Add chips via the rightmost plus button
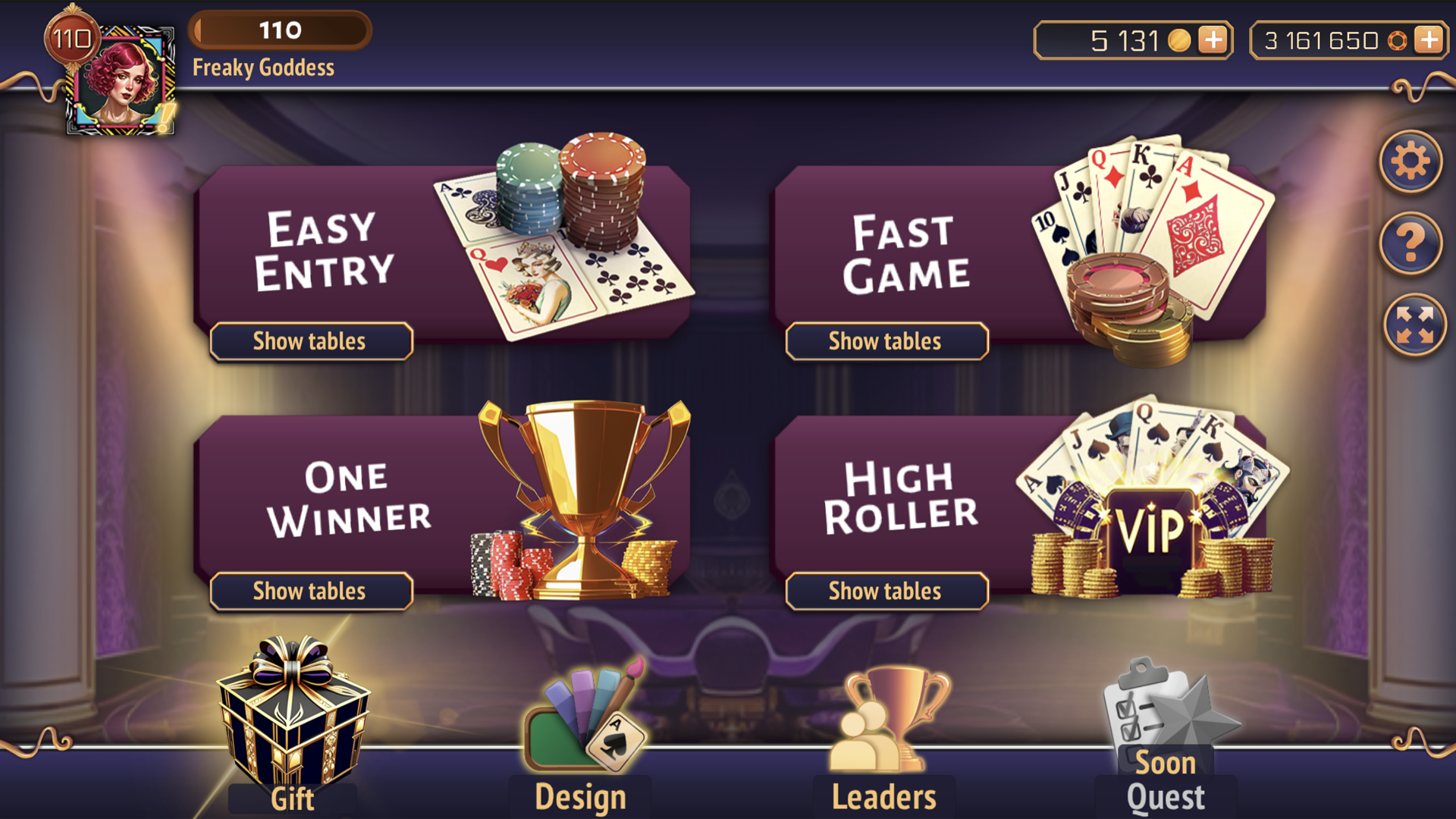 coord(1430,39)
